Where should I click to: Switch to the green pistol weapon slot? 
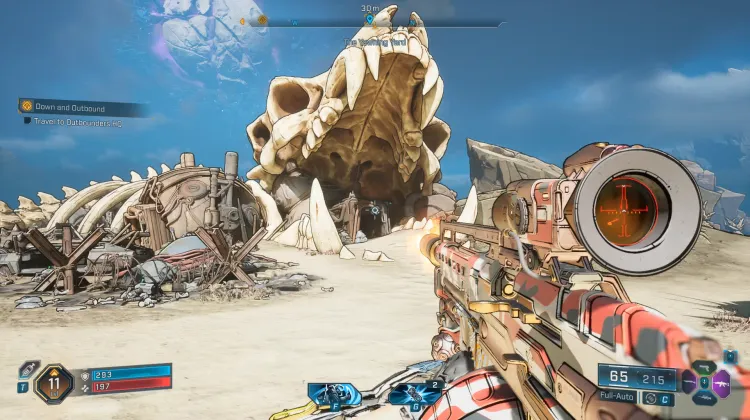706,366
